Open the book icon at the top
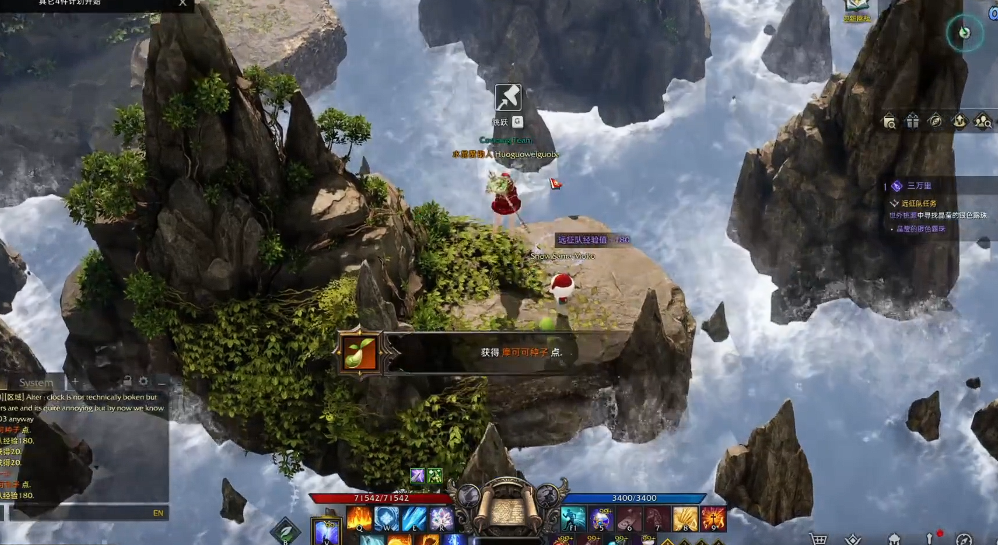 [x=856, y=6]
